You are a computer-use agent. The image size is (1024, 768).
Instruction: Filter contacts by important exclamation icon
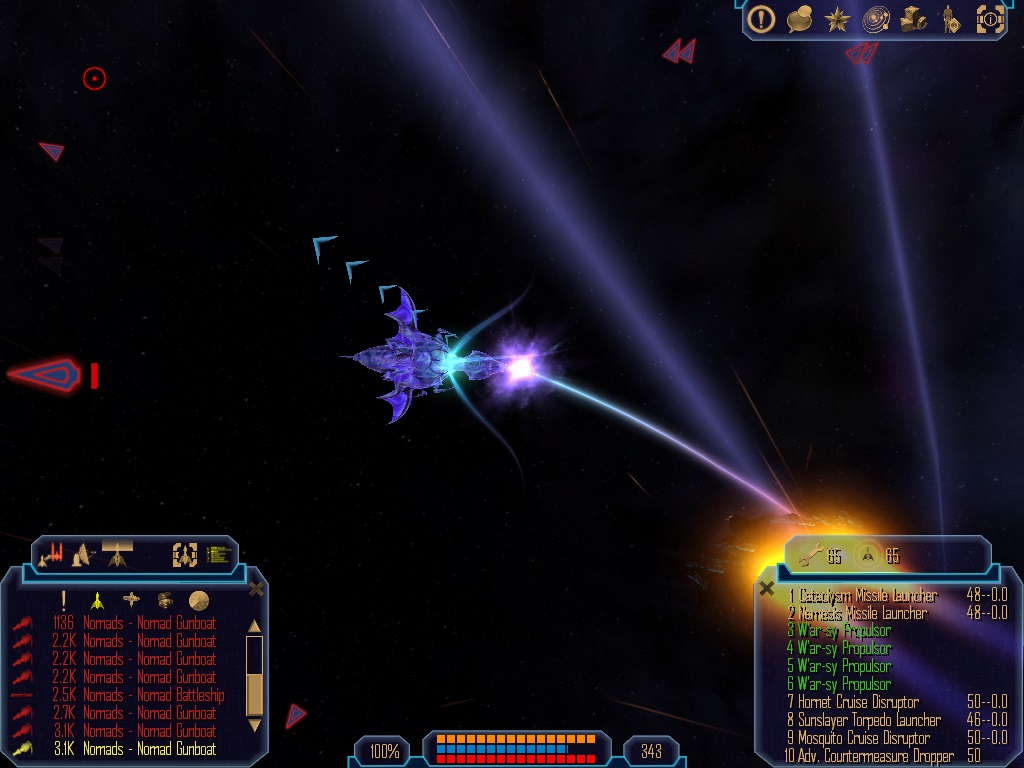click(64, 600)
